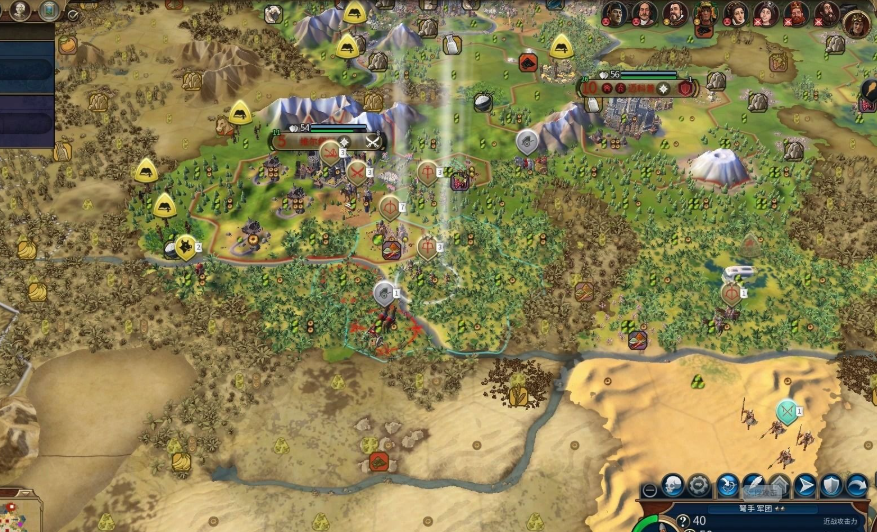The height and width of the screenshot is (532, 877).
Task: Click your own large leader portrait
Action: point(857,22)
